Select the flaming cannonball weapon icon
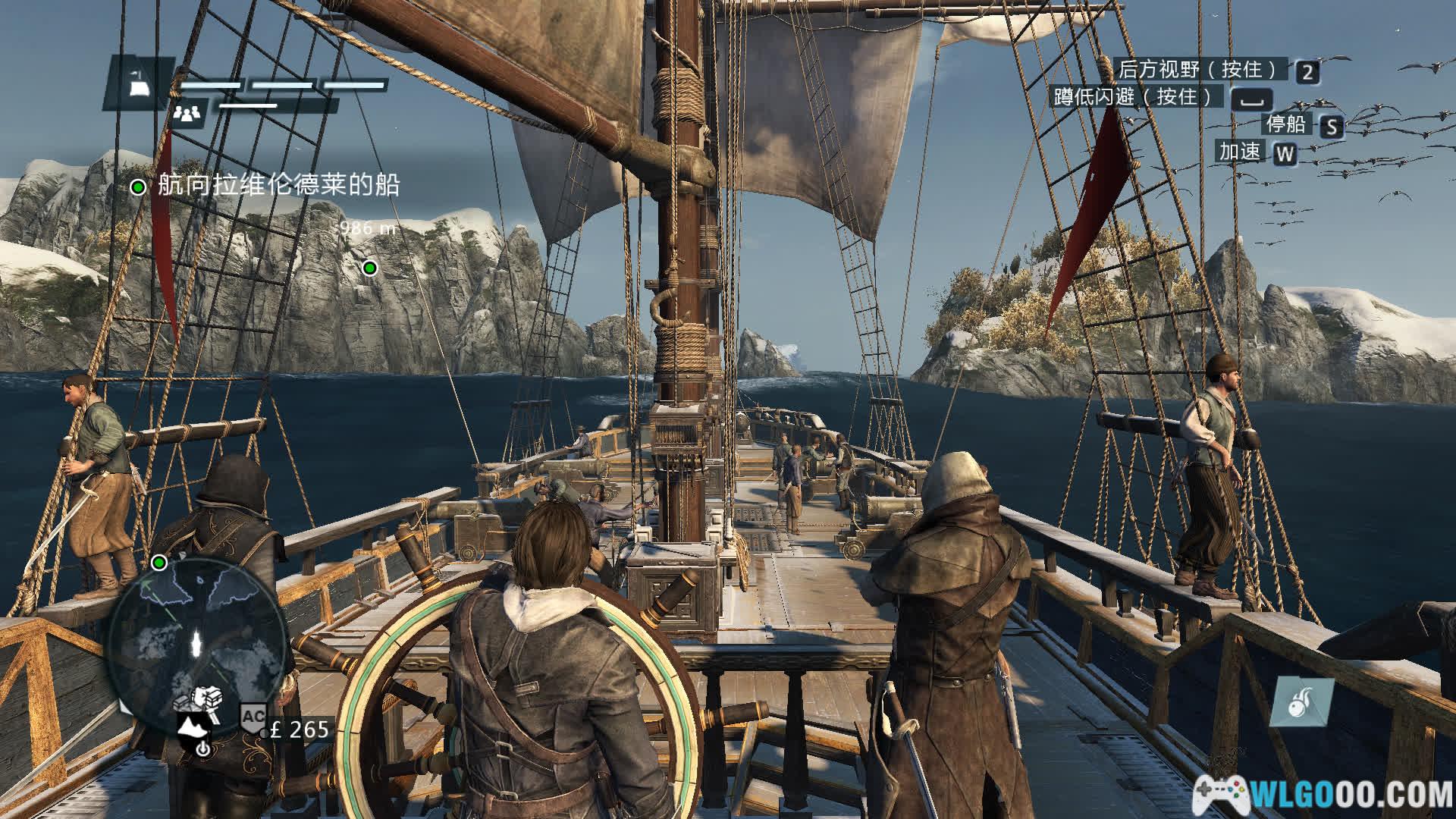The height and width of the screenshot is (819, 1456). 1301,701
